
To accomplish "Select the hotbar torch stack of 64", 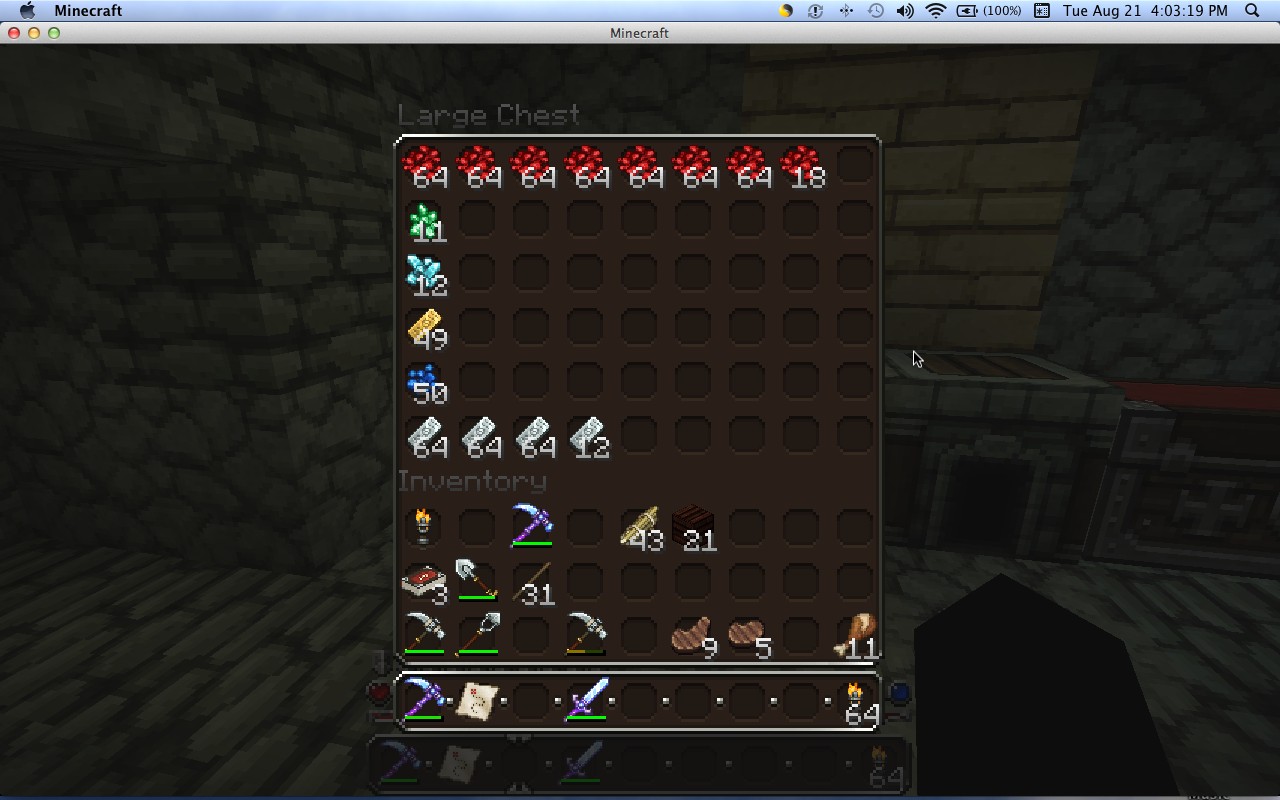I will [x=856, y=700].
